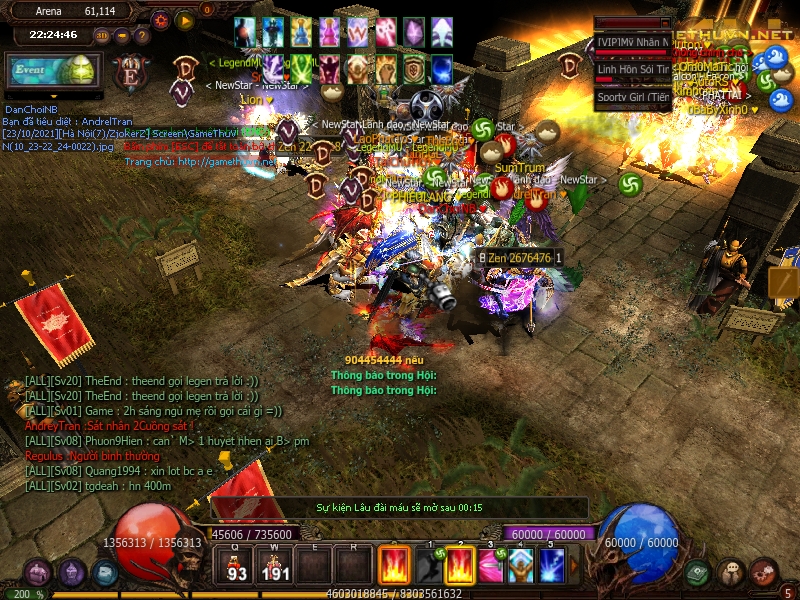Click the shield emblem with letter E
Screen dimensions: 800x600
(x=131, y=74)
